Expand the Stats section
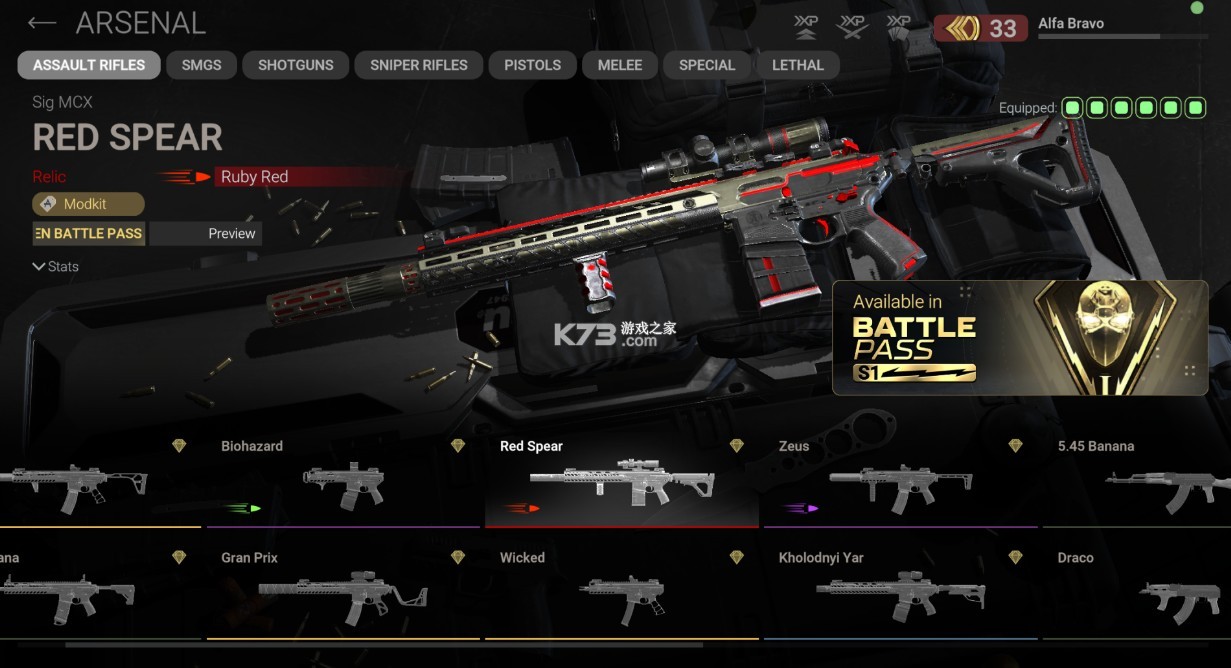The image size is (1231, 668). point(56,267)
